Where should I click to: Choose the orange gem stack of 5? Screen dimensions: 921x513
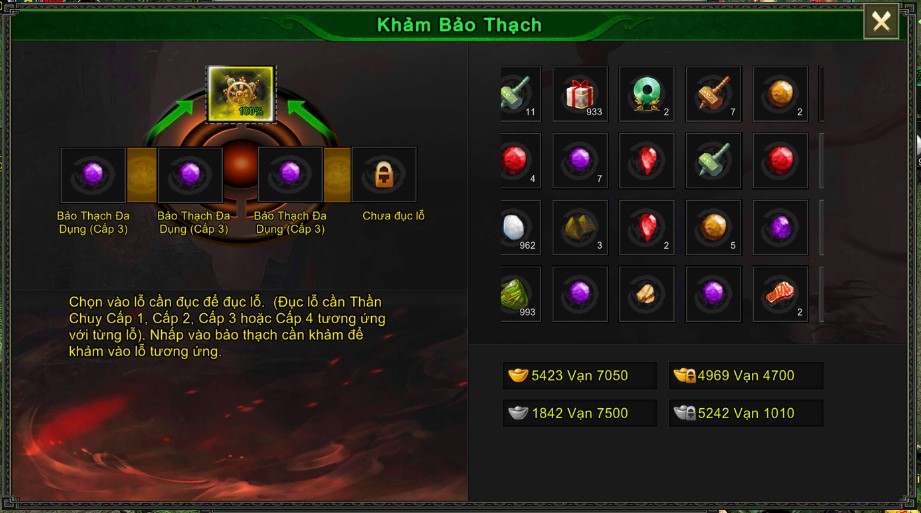tap(713, 227)
